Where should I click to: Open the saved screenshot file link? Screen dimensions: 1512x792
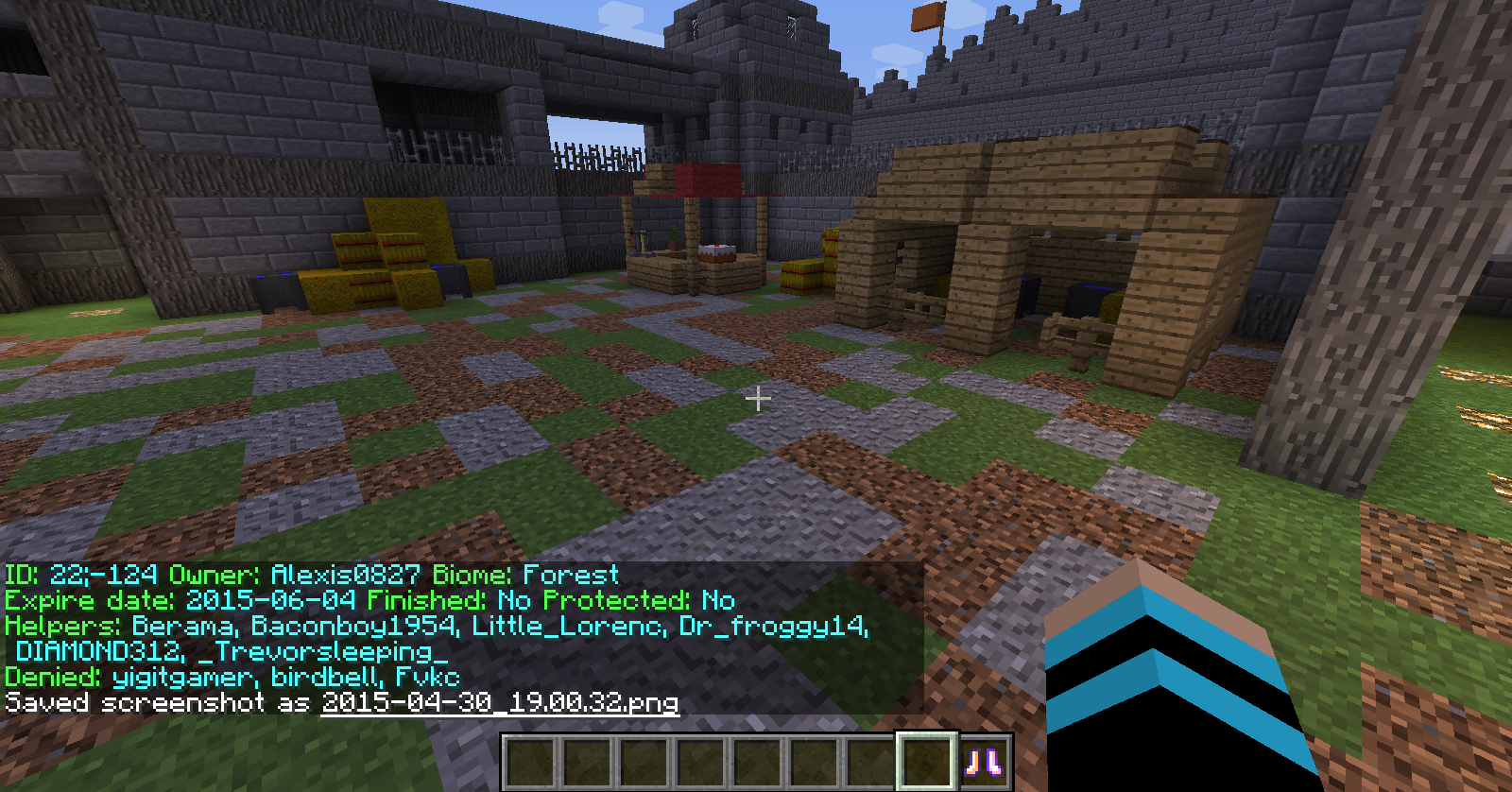click(499, 703)
